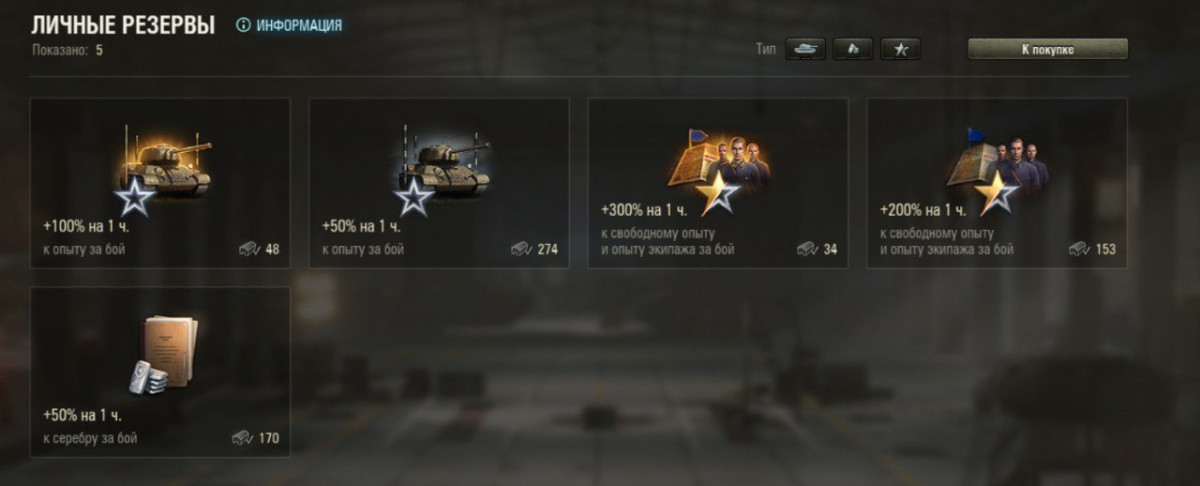Toggle the star type filter
Viewport: 1200px width, 486px height.
(x=900, y=49)
